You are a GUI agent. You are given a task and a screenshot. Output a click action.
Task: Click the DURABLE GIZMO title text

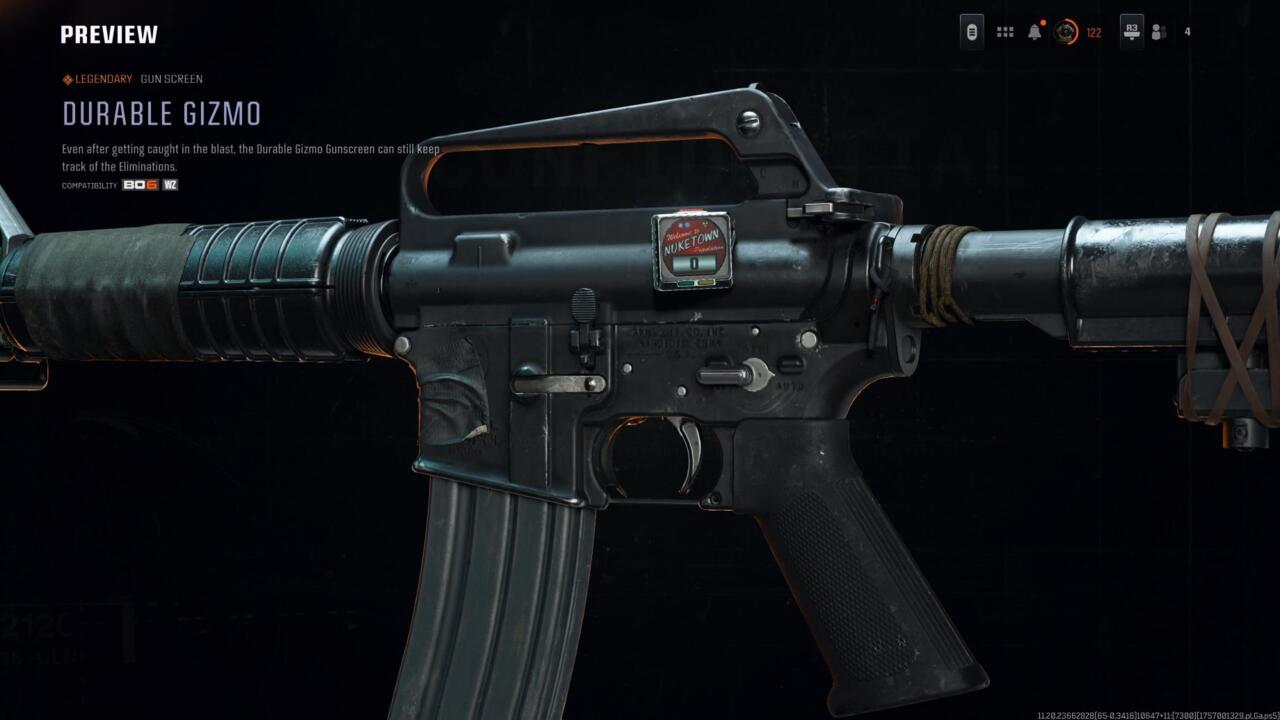pyautogui.click(x=160, y=114)
